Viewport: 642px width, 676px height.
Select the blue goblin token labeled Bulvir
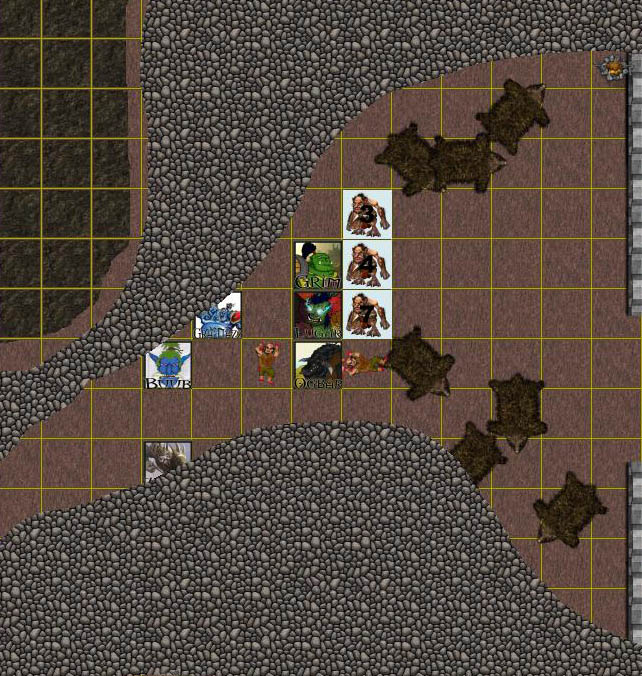tap(168, 365)
